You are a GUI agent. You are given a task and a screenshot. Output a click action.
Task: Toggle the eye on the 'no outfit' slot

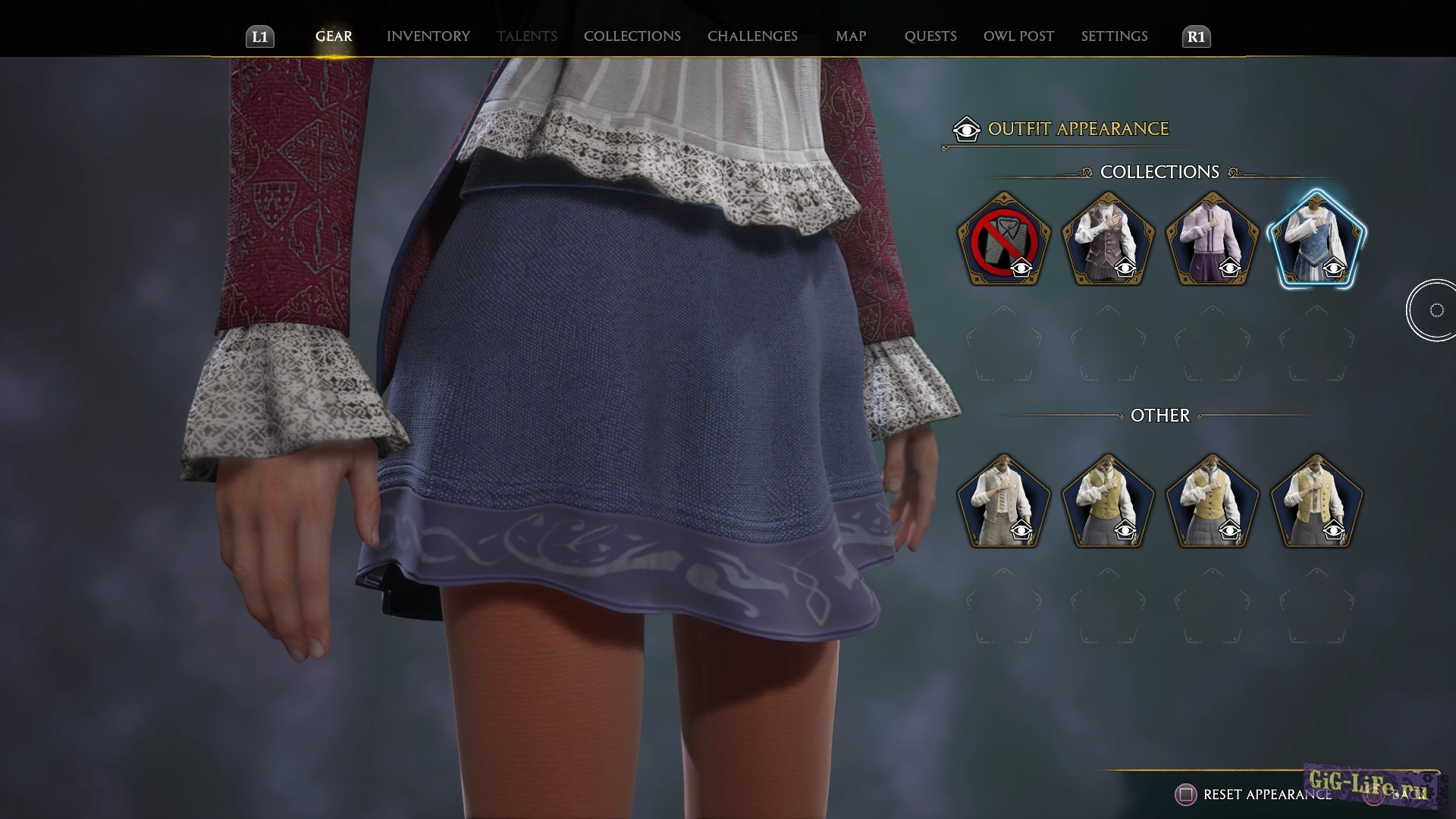coord(1023,268)
